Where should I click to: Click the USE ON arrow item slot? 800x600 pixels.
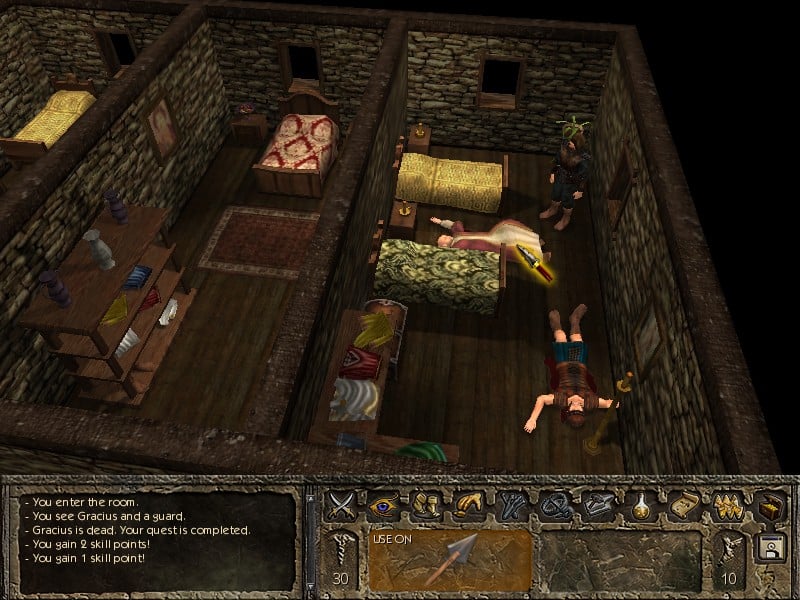coord(449,560)
